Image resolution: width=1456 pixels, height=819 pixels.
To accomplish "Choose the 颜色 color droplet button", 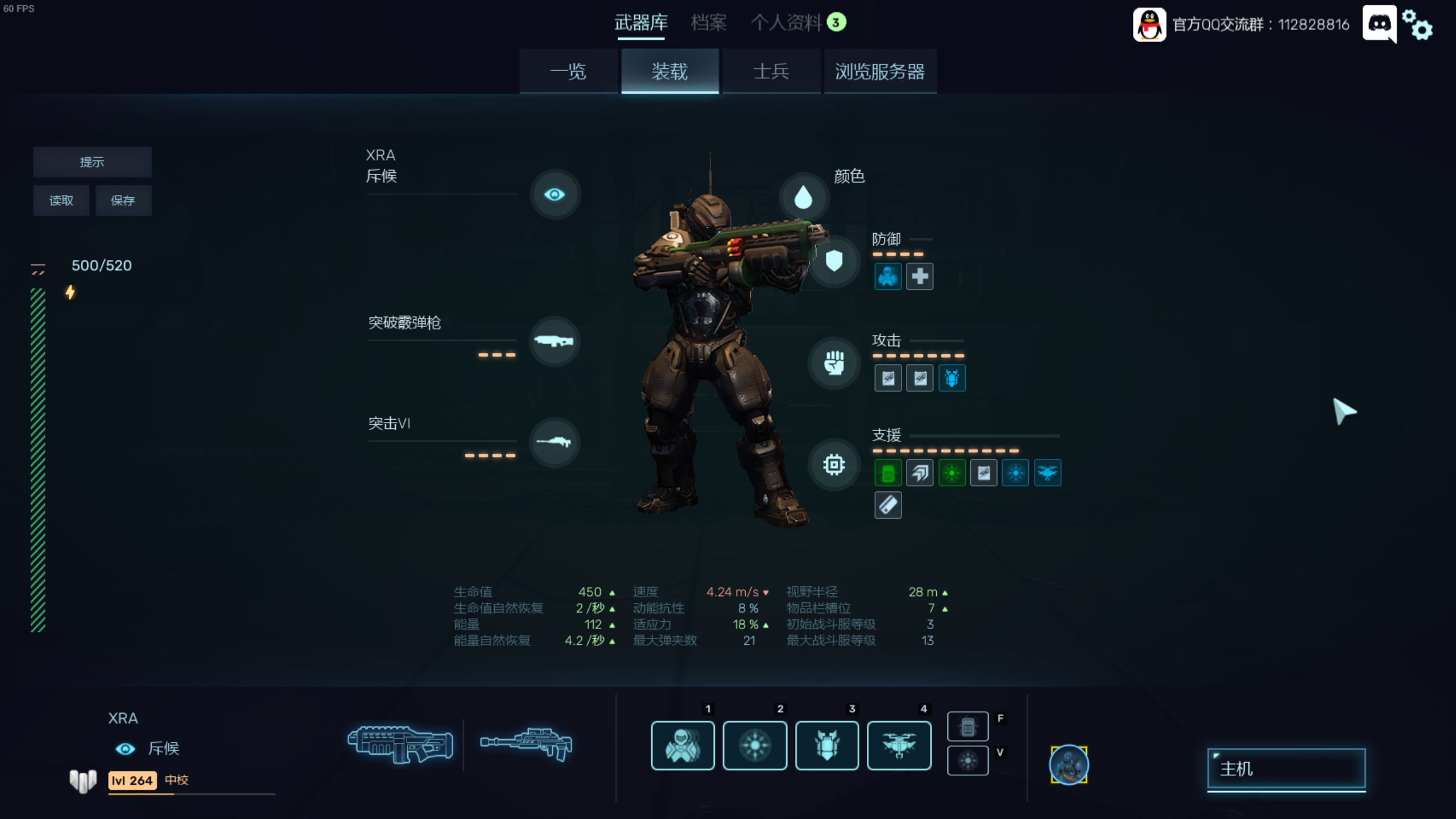I will pyautogui.click(x=803, y=197).
